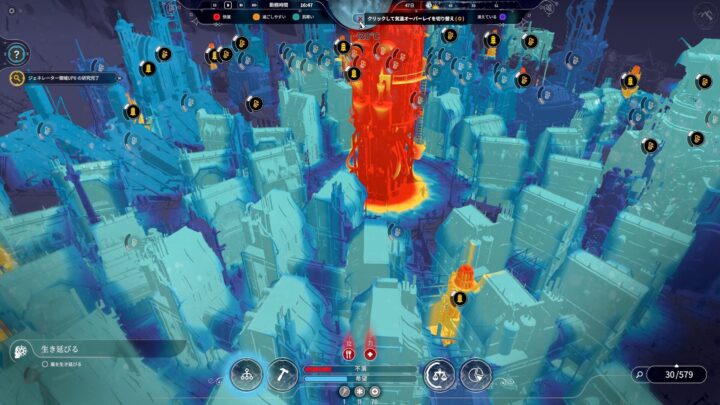Click the play speed button

pyautogui.click(x=228, y=5)
